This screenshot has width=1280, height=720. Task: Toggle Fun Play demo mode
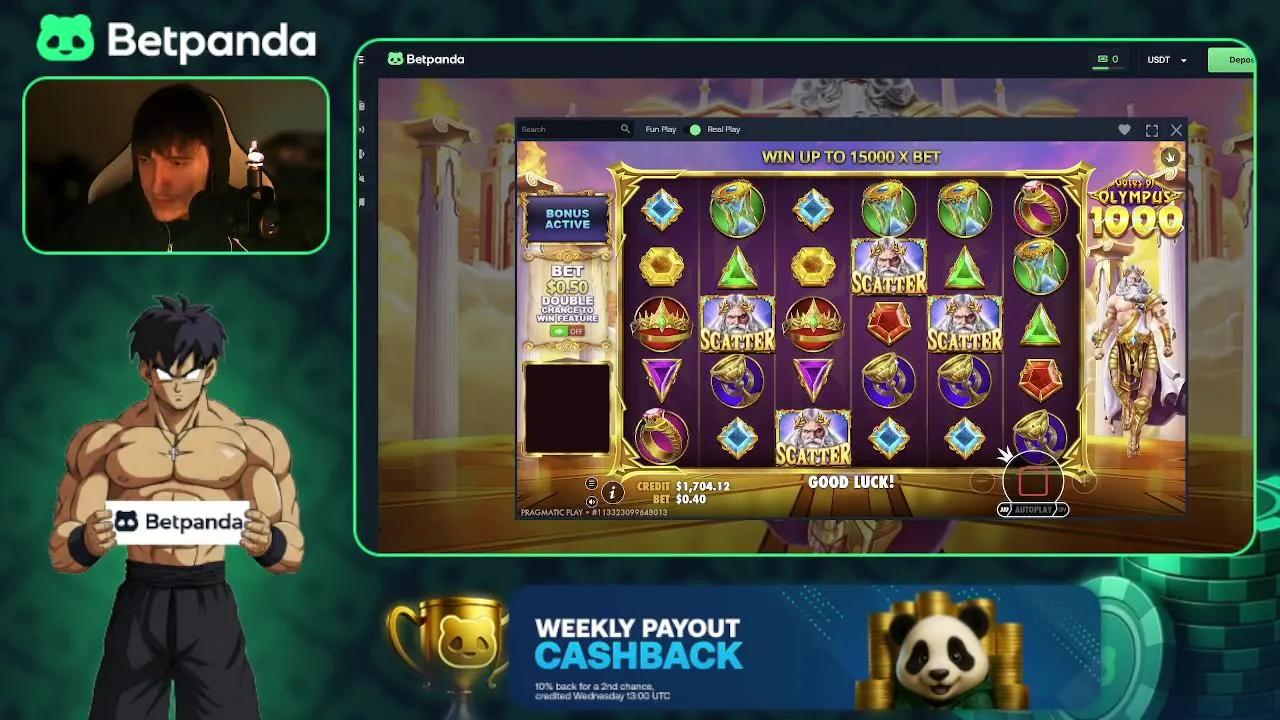pyautogui.click(x=660, y=130)
